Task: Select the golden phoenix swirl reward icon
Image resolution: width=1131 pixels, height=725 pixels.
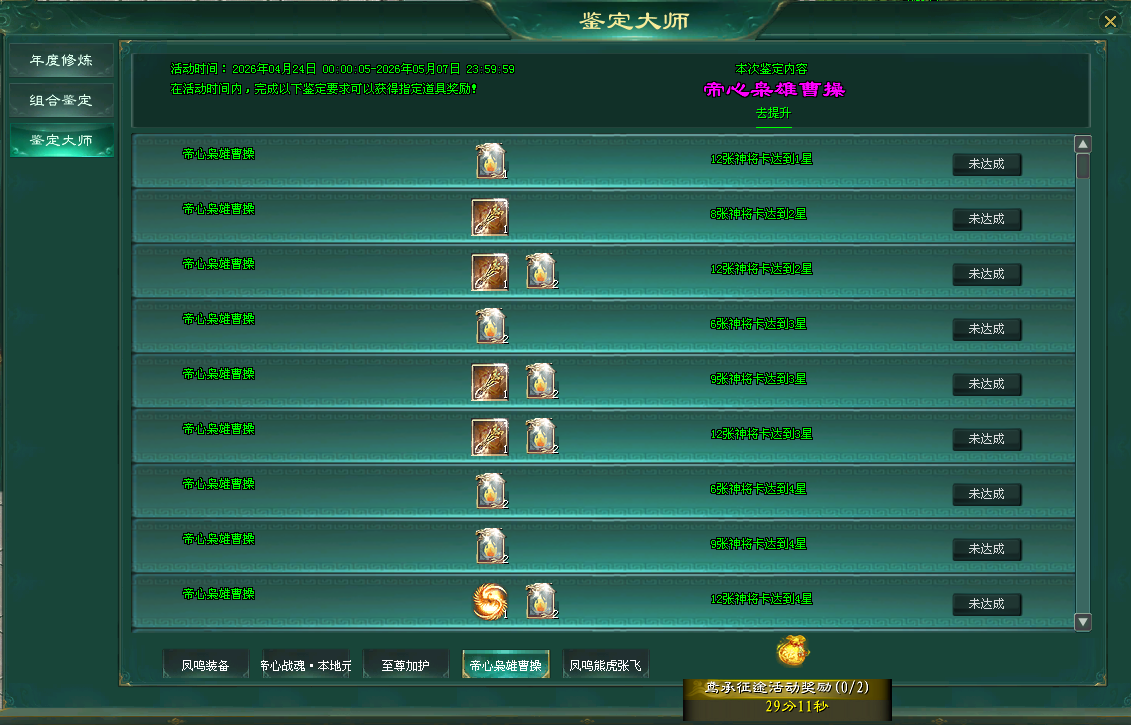Action: [x=490, y=601]
